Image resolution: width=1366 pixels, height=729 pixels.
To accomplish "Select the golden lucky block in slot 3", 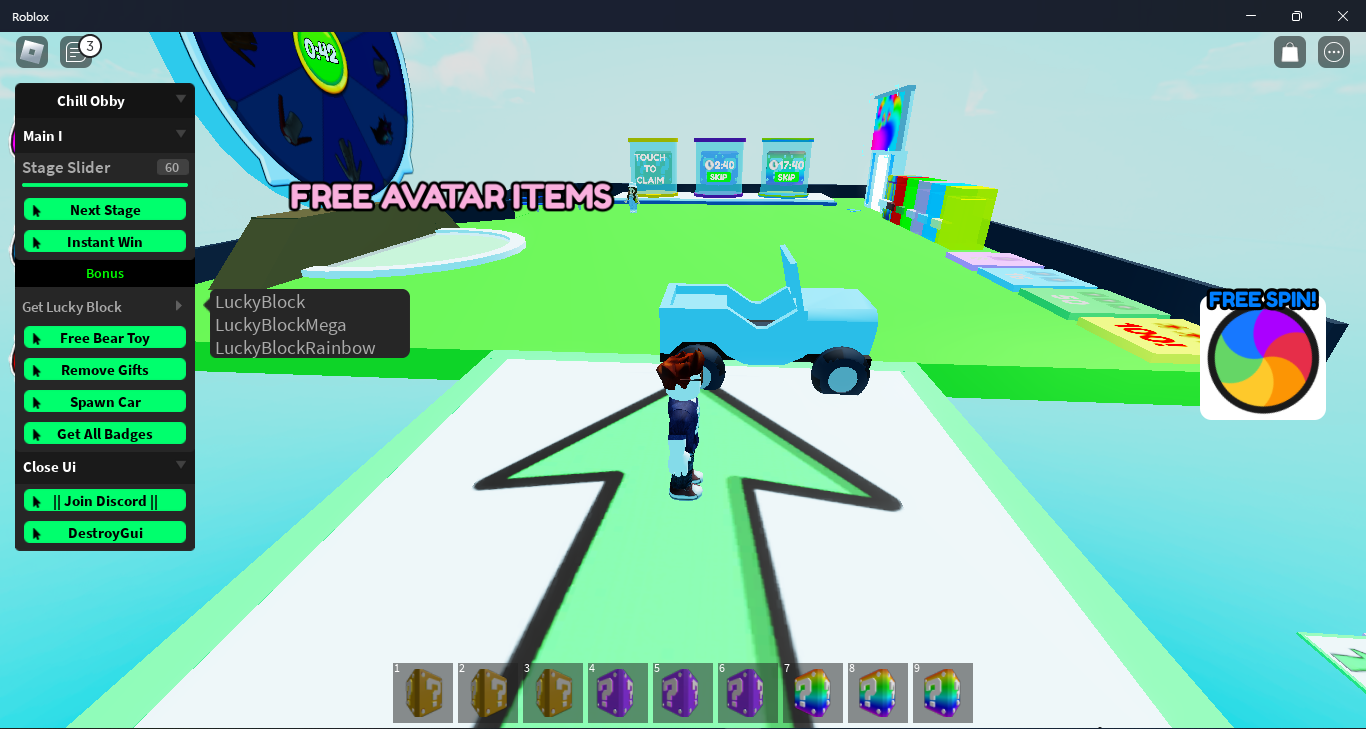I will 552,692.
